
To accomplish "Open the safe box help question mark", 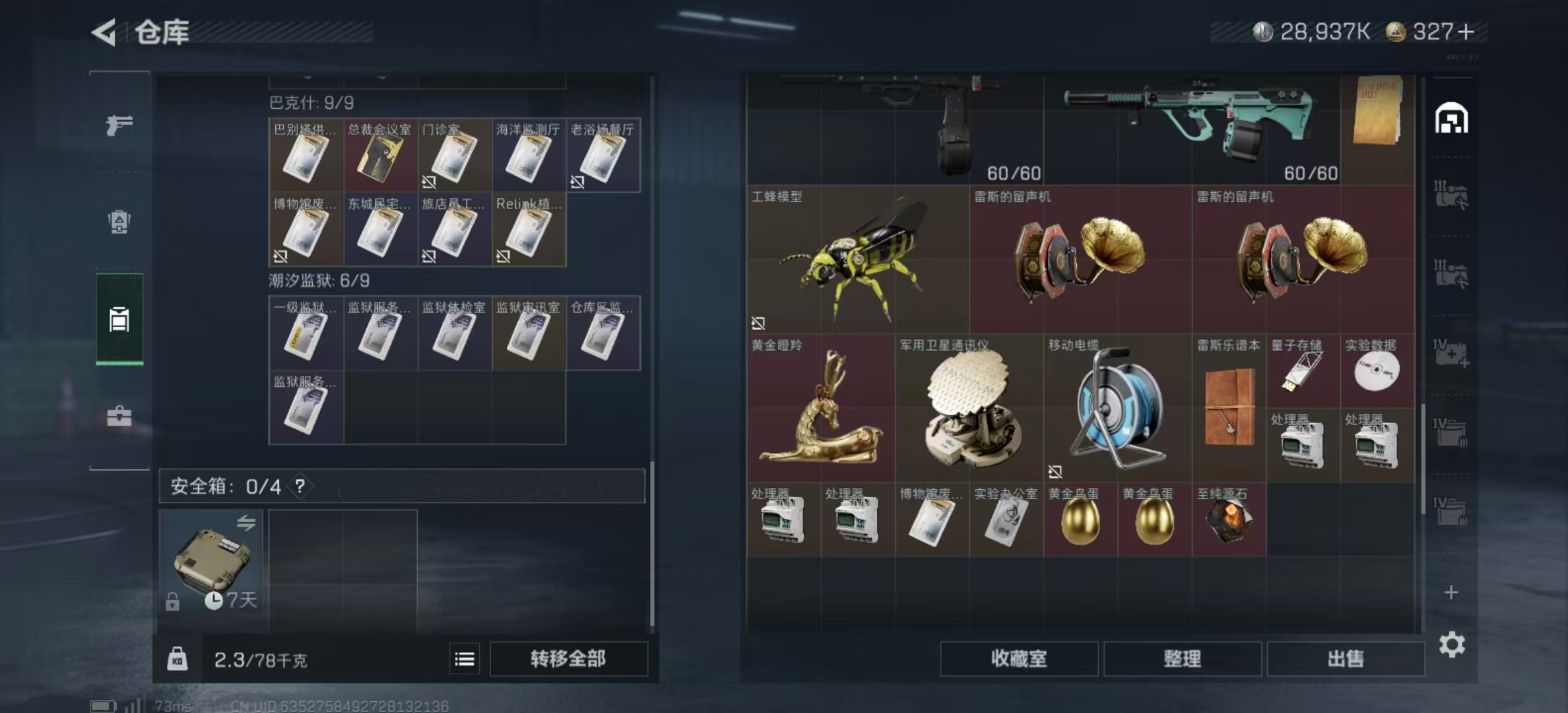I will (x=300, y=487).
